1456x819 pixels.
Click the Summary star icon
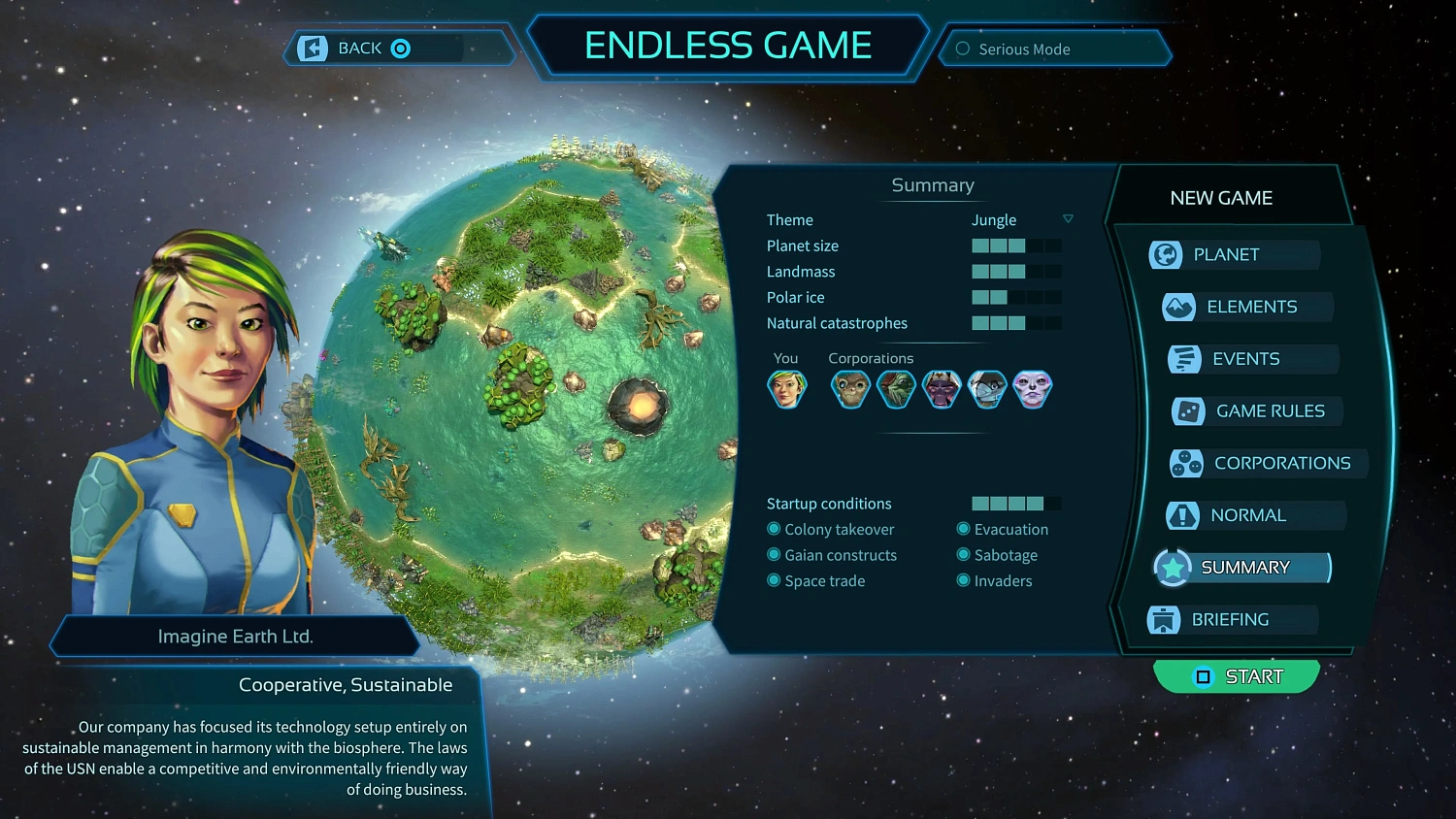1172,568
